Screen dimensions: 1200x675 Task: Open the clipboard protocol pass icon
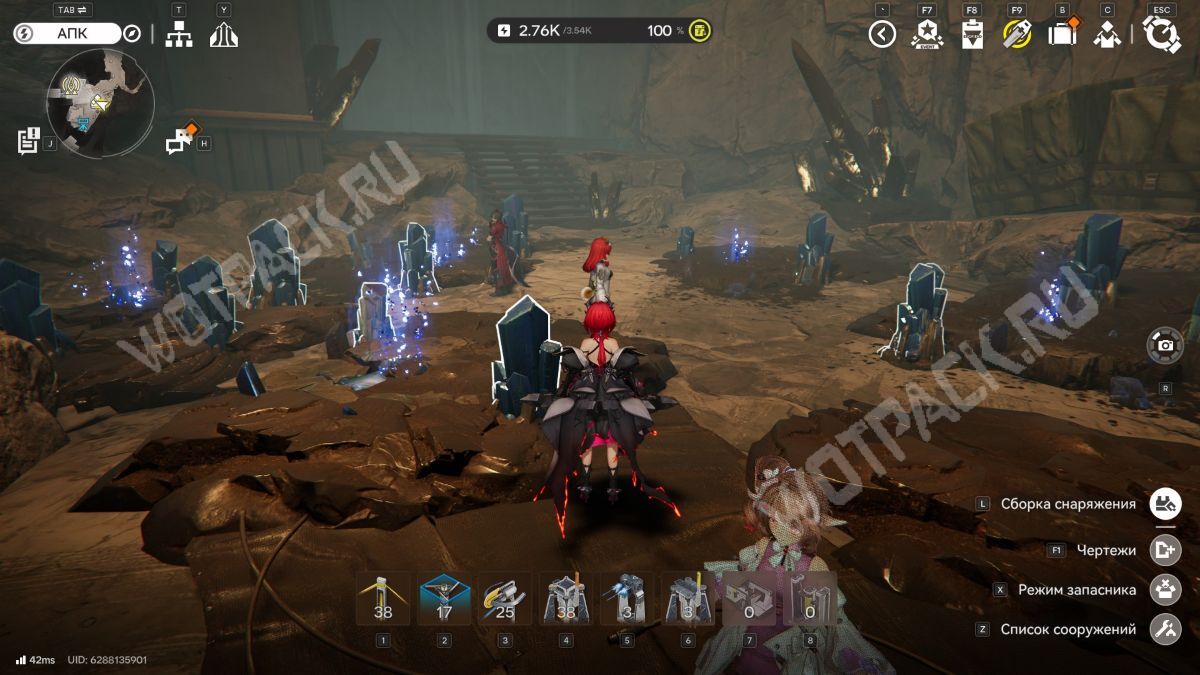point(972,35)
